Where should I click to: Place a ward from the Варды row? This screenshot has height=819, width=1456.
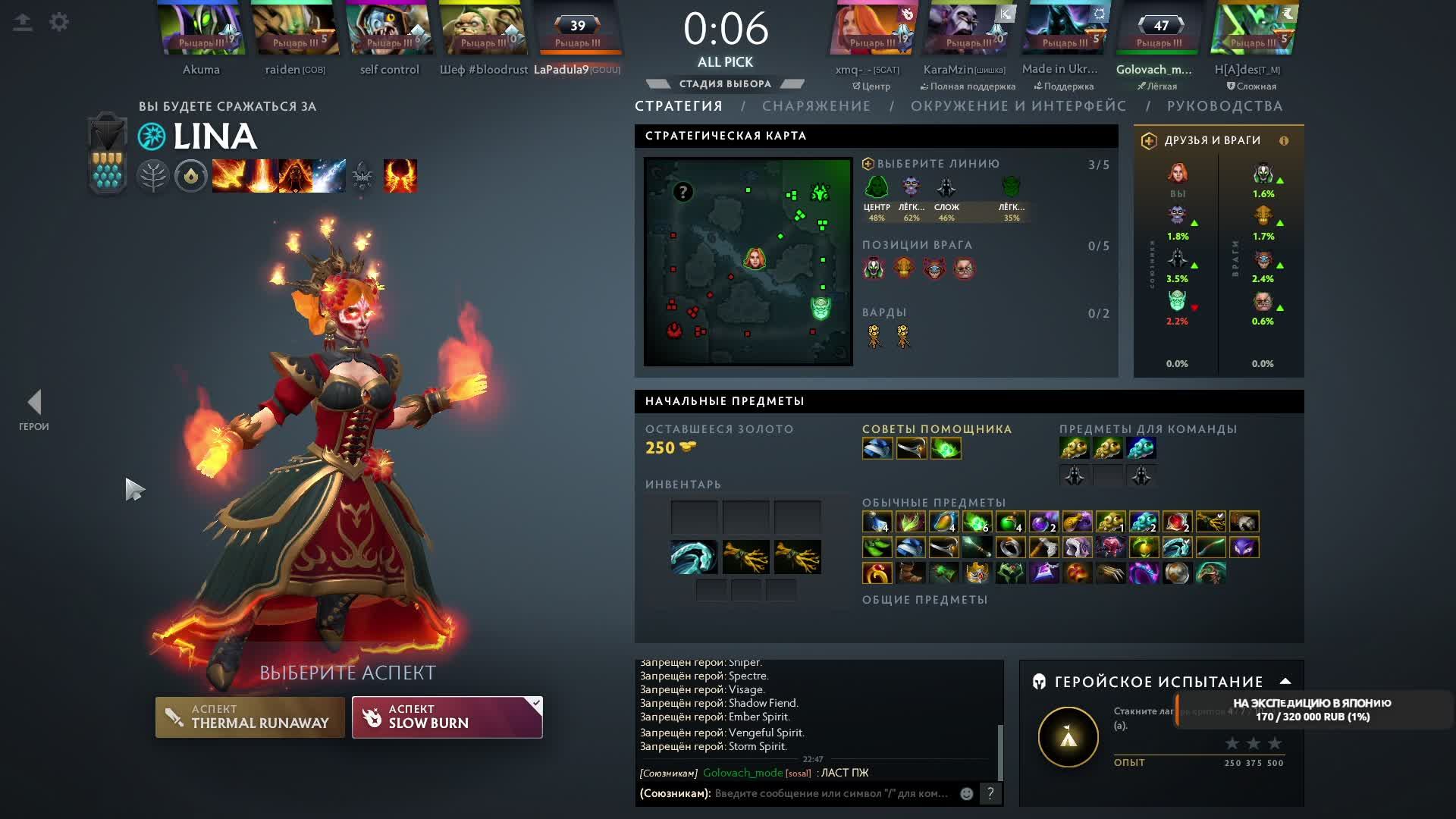(874, 336)
